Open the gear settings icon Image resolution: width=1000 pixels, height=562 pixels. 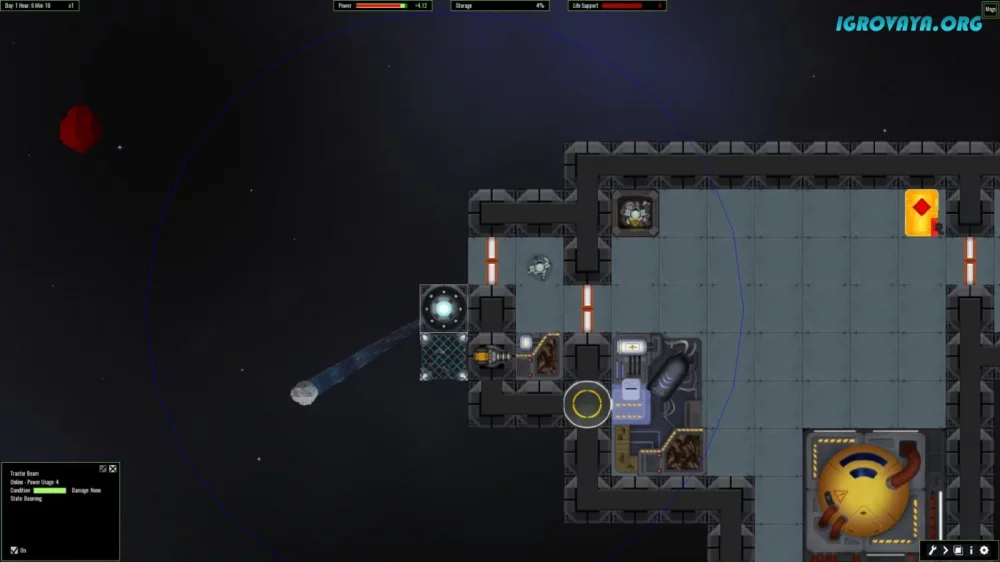(x=984, y=550)
